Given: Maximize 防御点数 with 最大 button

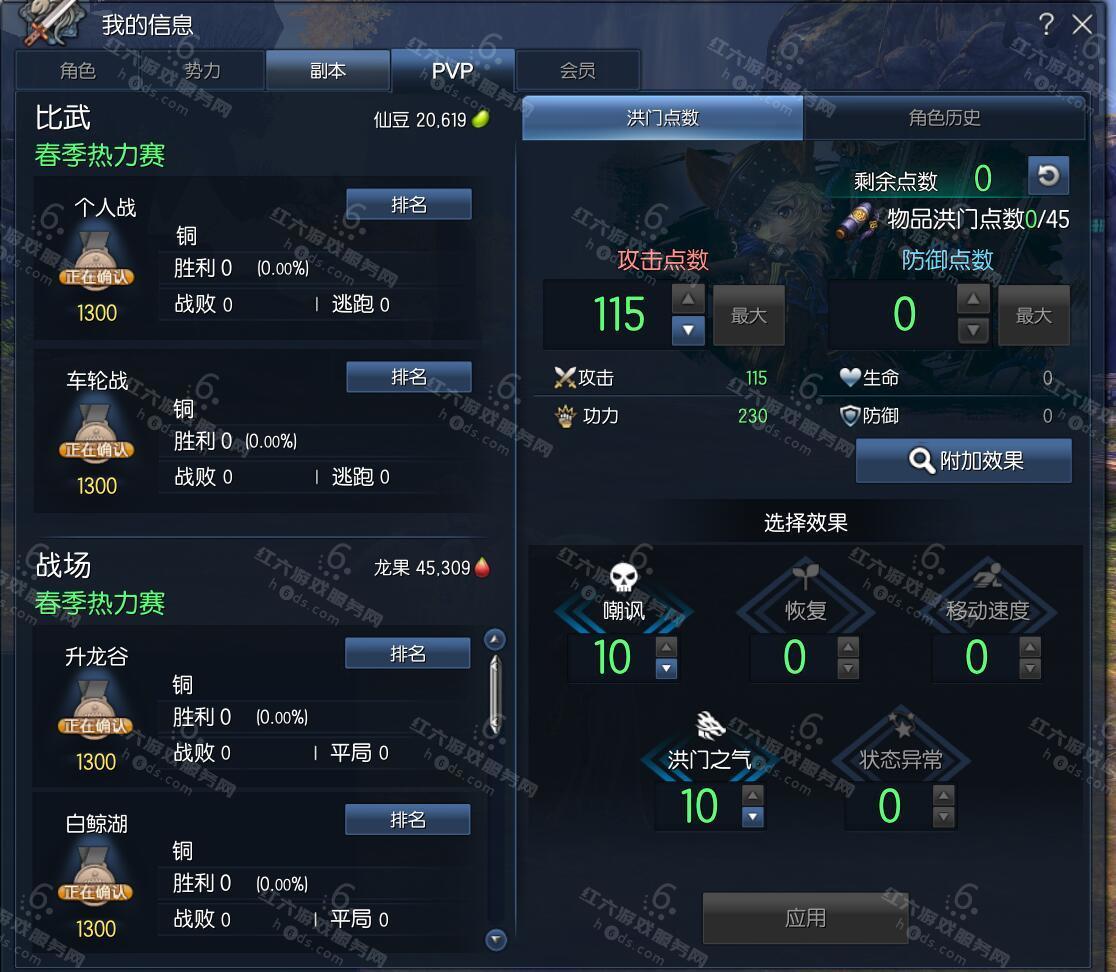Looking at the screenshot, I should point(1033,316).
